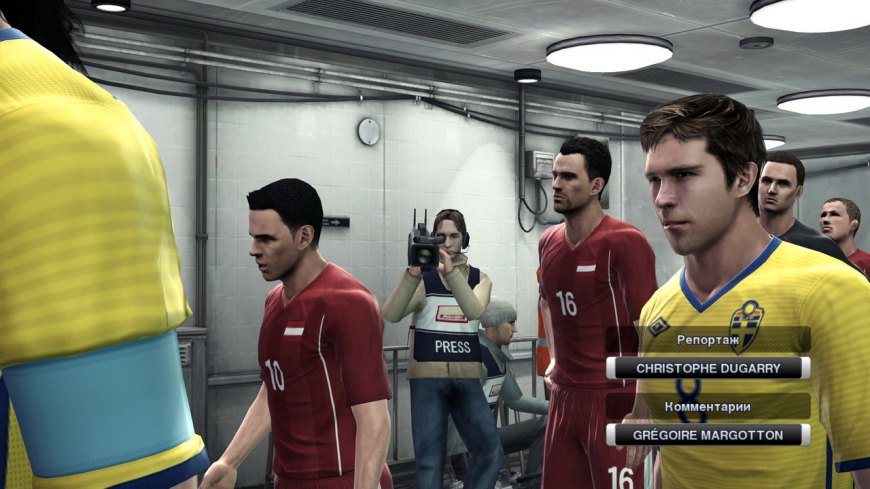Click the Репортаж label
870x489 pixels.
point(708,340)
